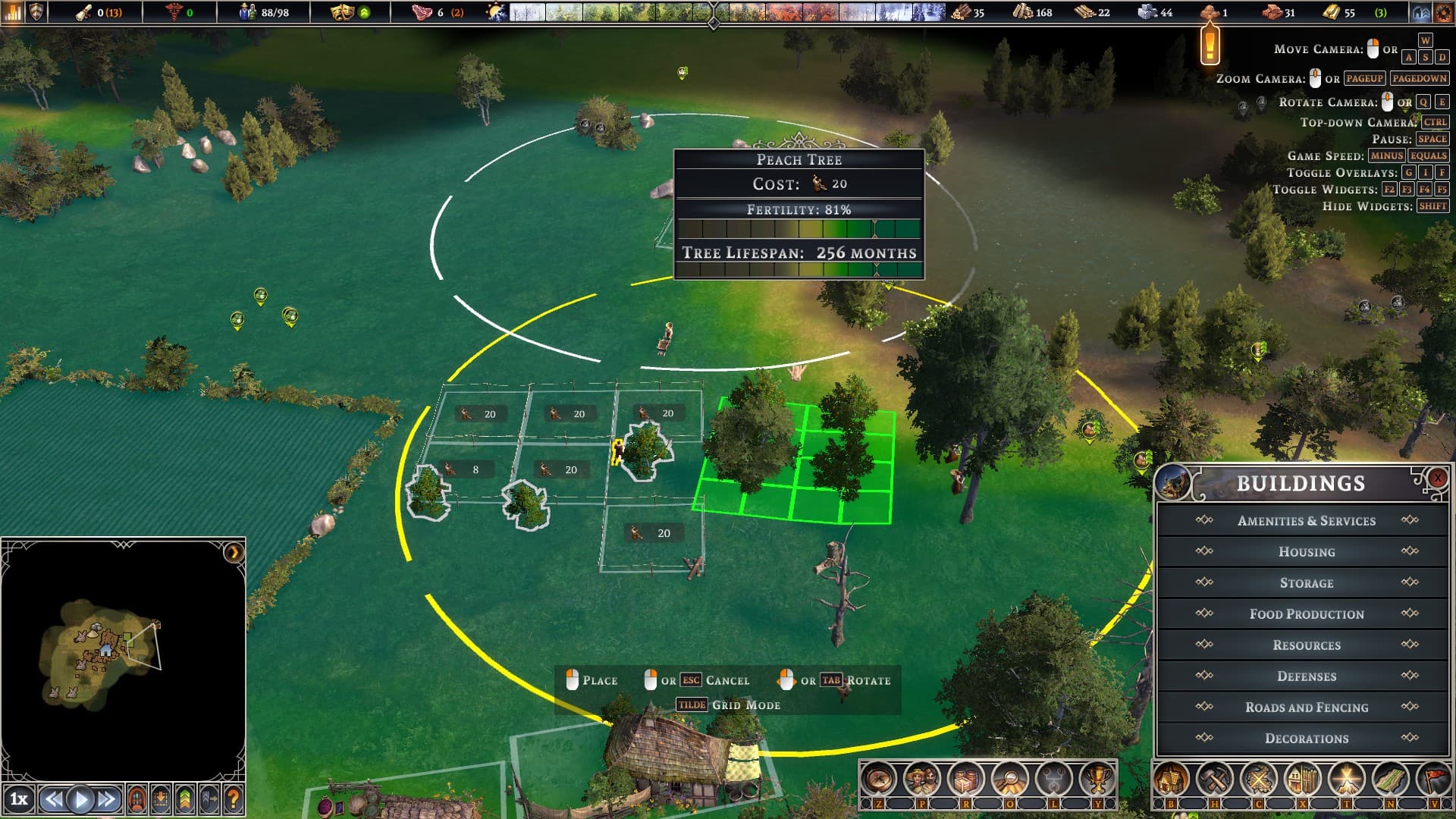This screenshot has width=1456, height=819.
Task: Select the Resources category
Action: (1306, 645)
